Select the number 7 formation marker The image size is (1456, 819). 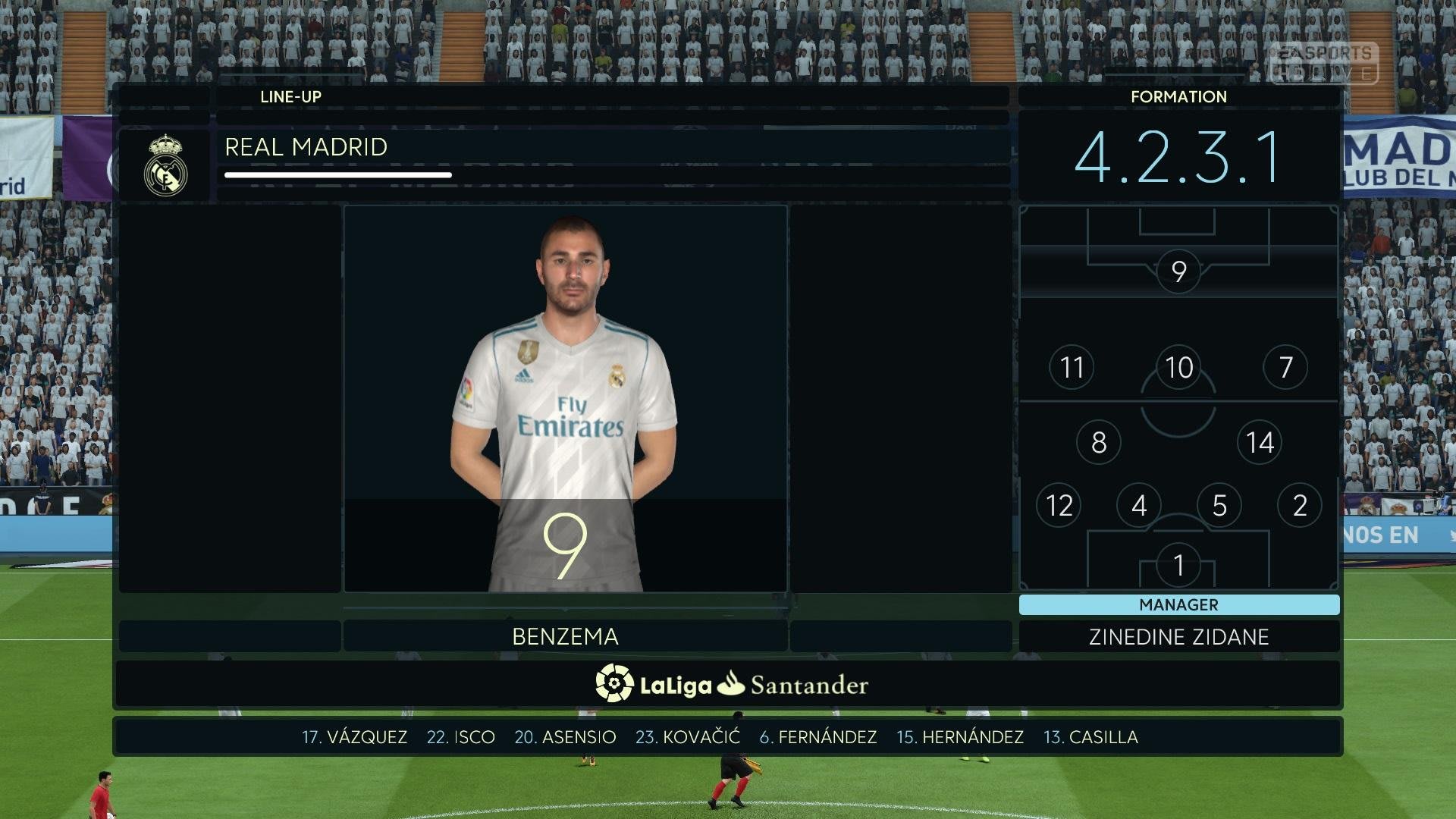click(x=1285, y=368)
